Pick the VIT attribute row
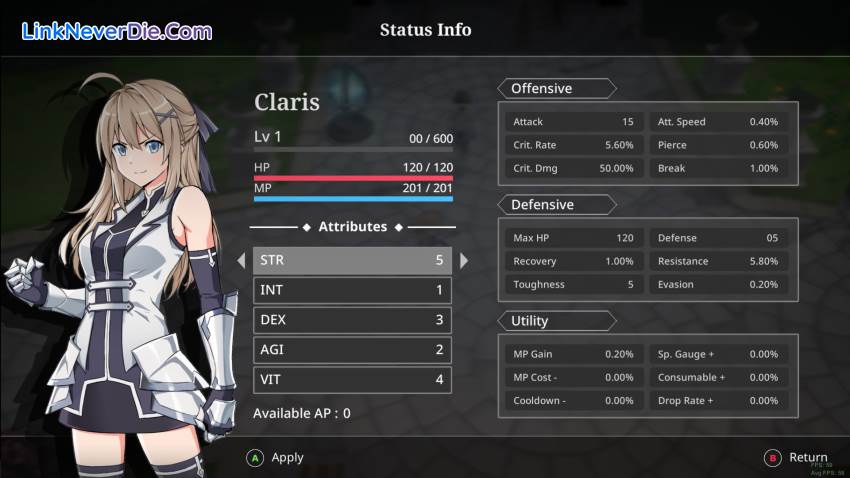850x478 pixels. click(x=352, y=380)
